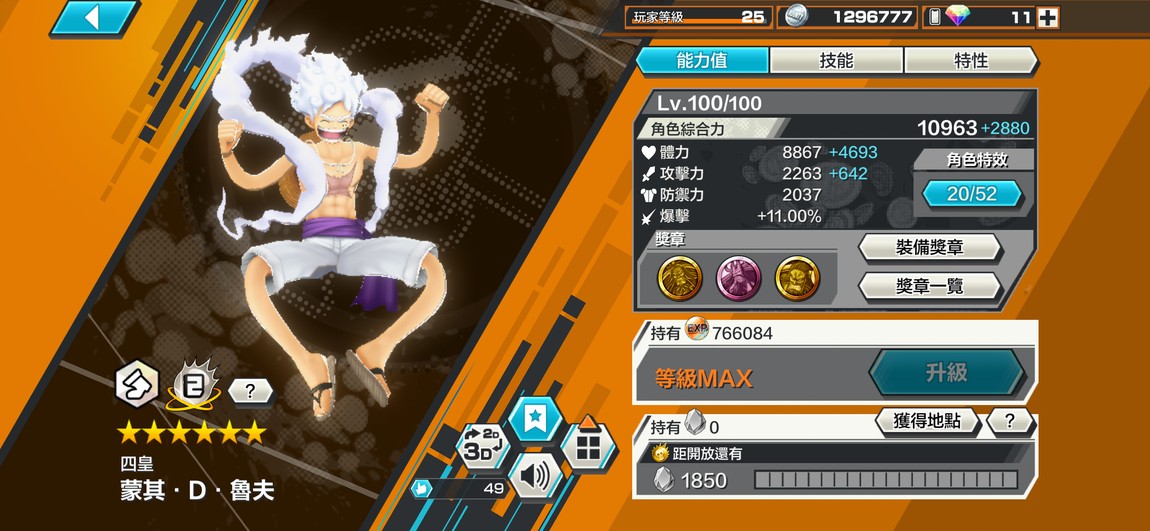
Task: Open 獲得地點 obtain locations
Action: pyautogui.click(x=926, y=421)
